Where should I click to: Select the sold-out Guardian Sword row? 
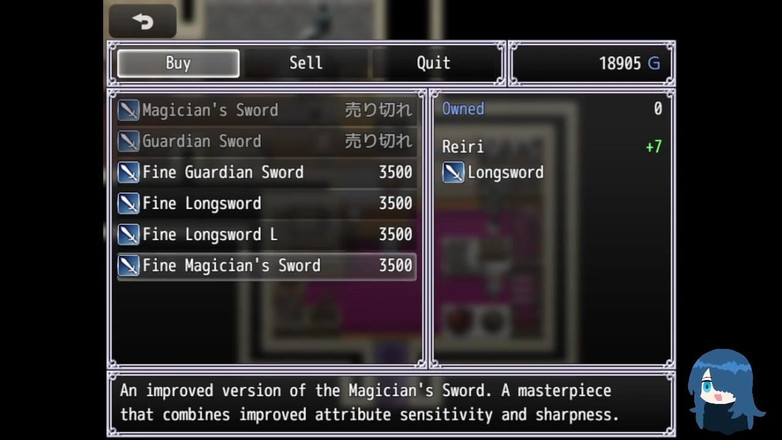point(265,141)
